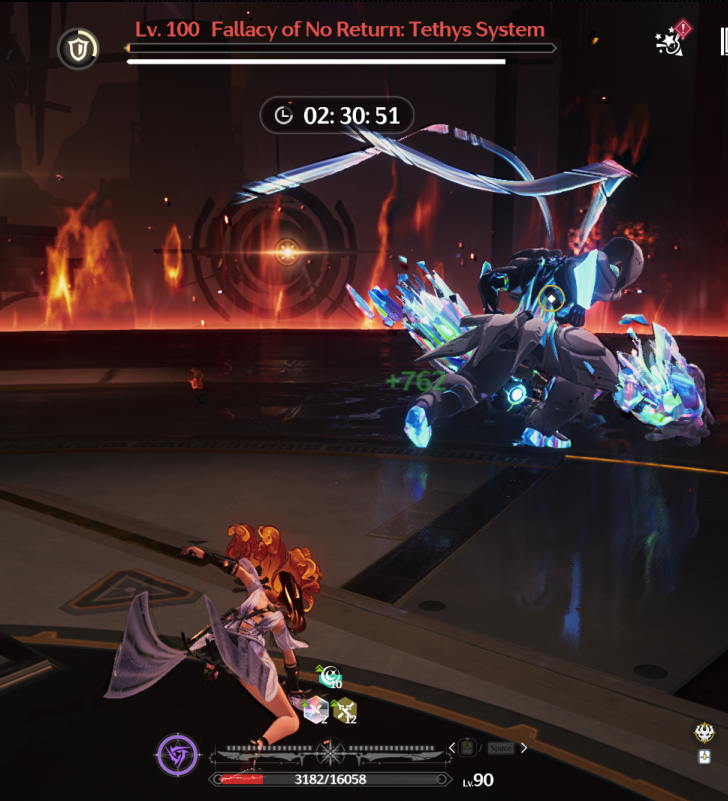Viewport: 728px width, 801px height.
Task: Activate the golden crest icon on the right edge
Action: click(705, 733)
